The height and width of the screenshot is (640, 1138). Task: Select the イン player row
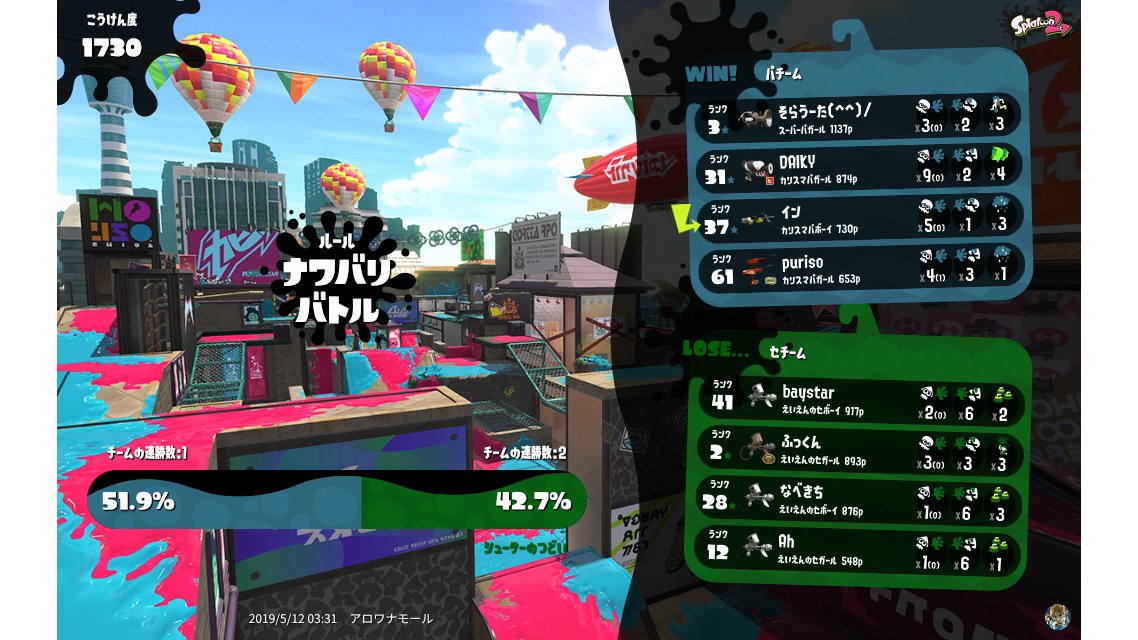click(x=858, y=216)
